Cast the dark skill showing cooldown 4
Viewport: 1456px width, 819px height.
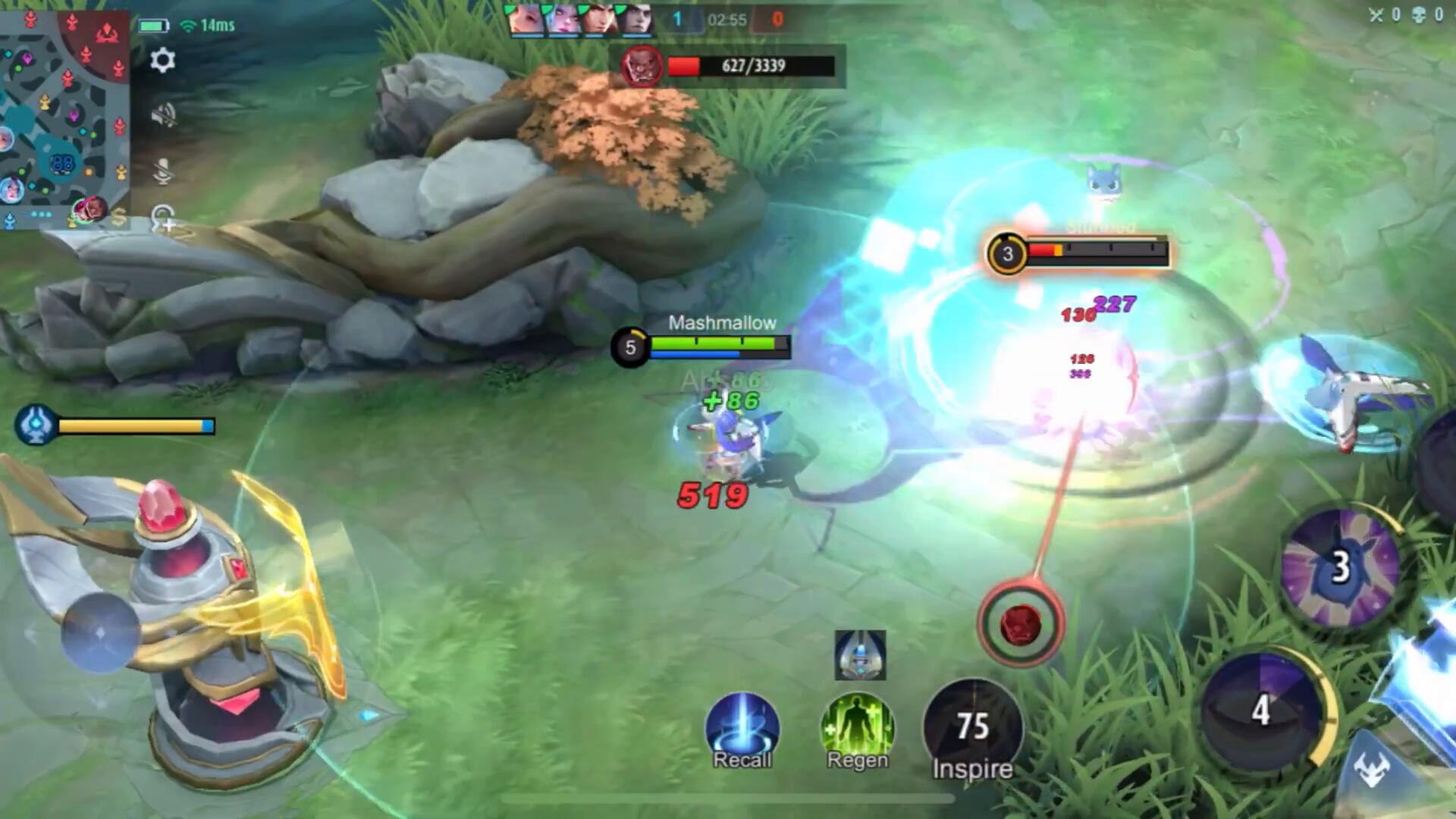pyautogui.click(x=1262, y=710)
